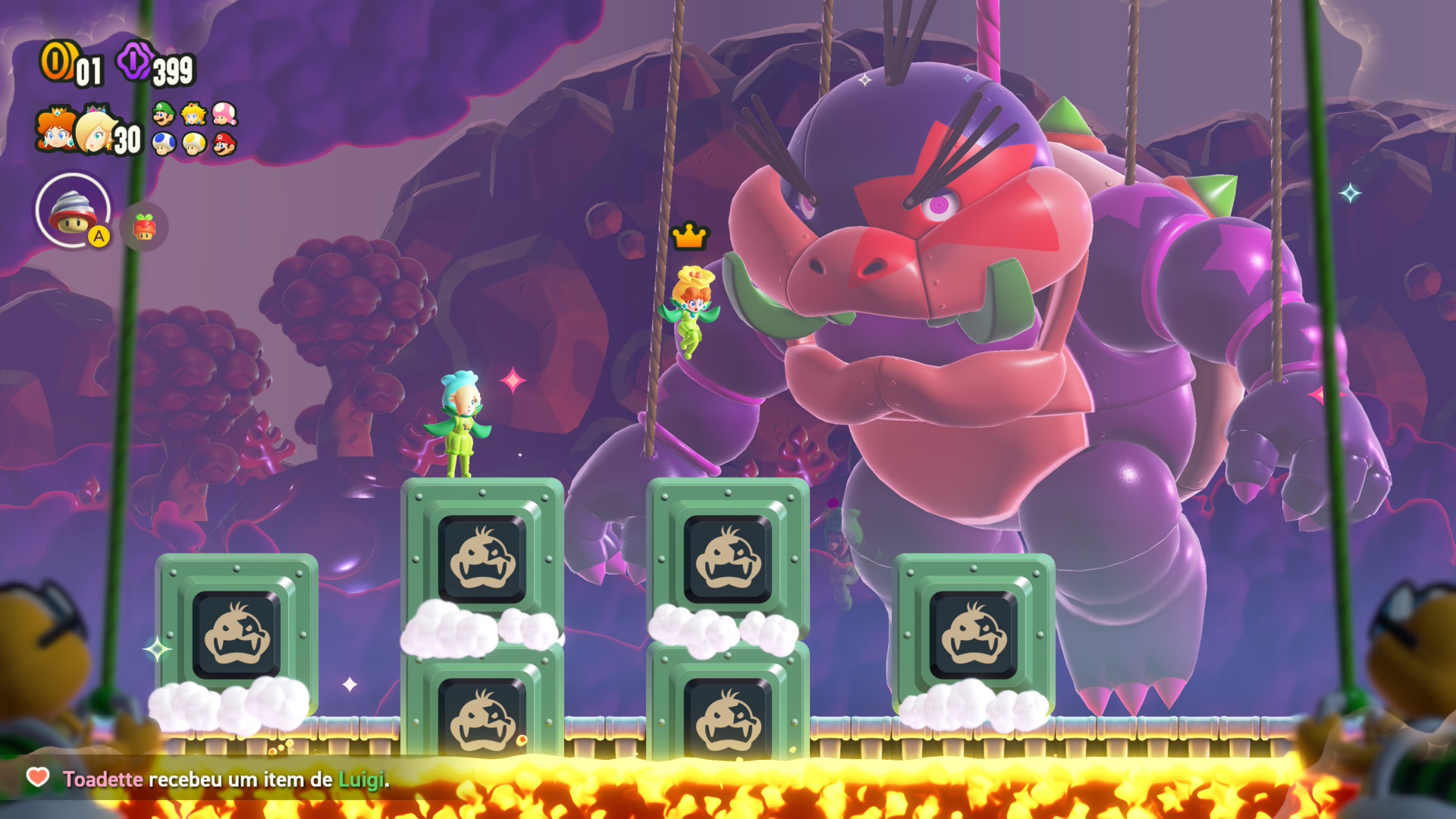
Task: Click the heart icon beside the notification
Action: [38, 777]
